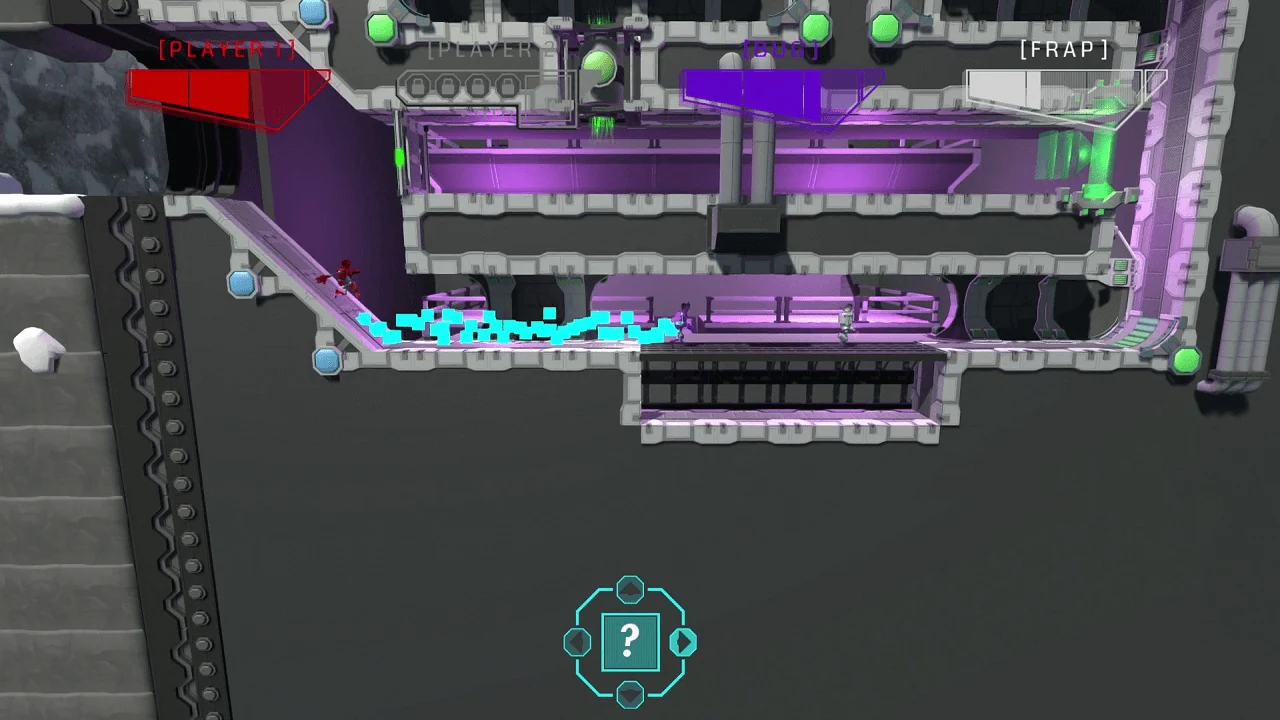Open the mystery "?" item box
Viewport: 1280px width, 720px height.
629,641
